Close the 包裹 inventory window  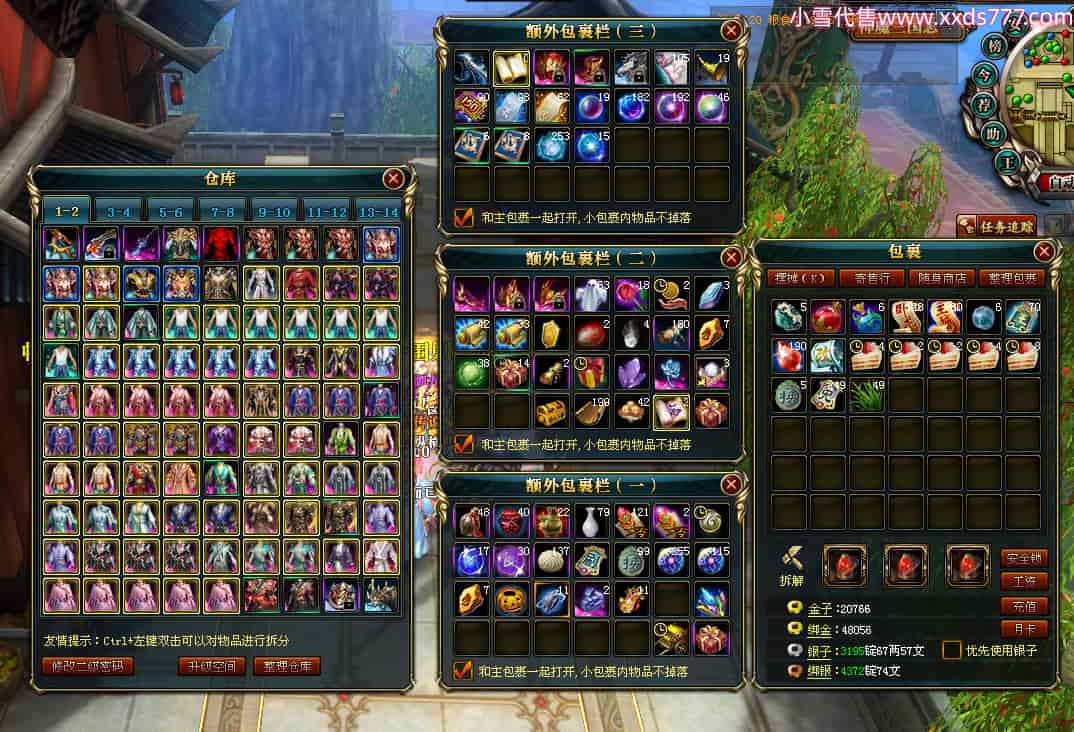click(x=1044, y=251)
